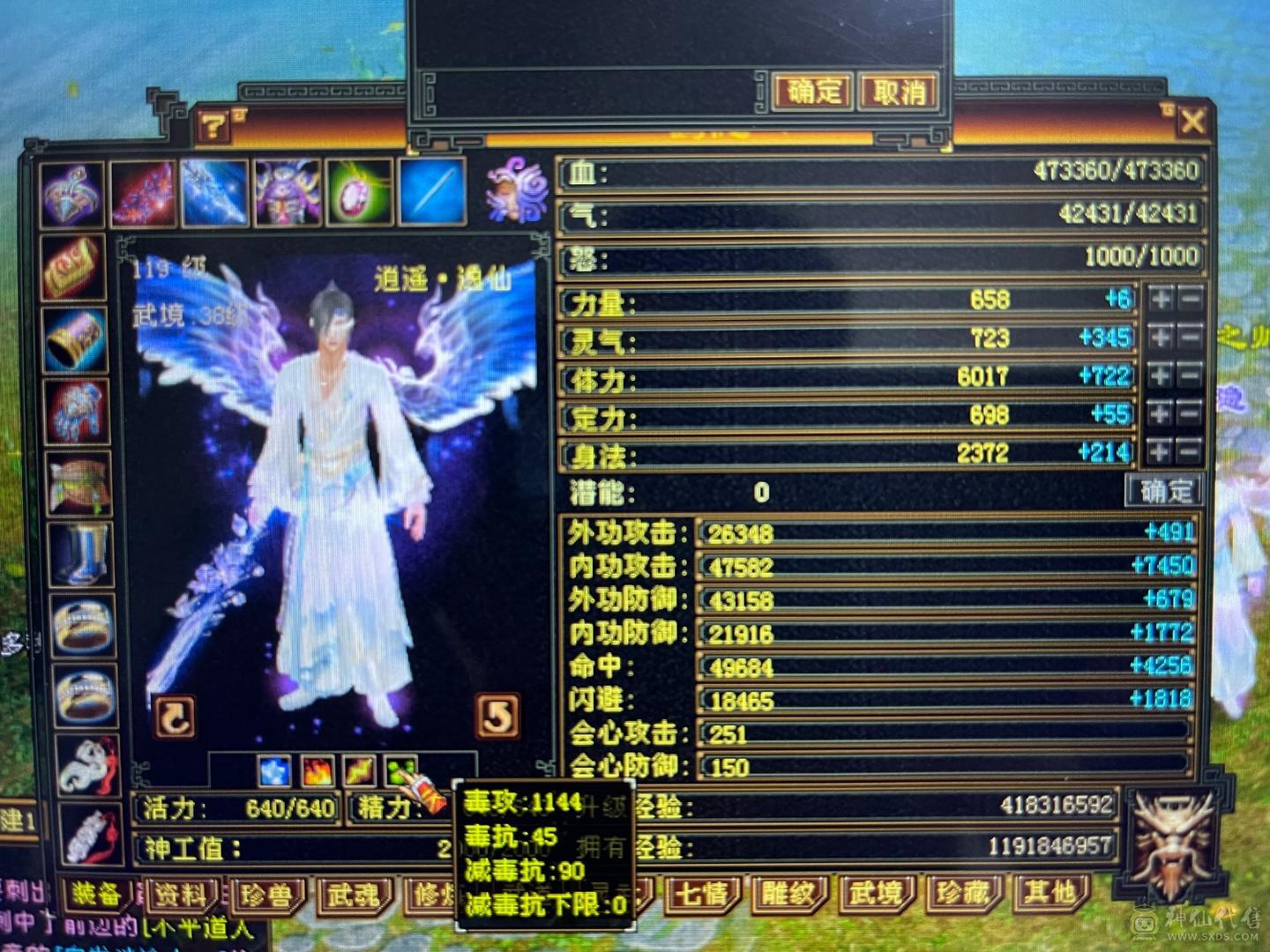Confirm attribute allocation with 确定 button
Viewport: 1270px width, 952px height.
[x=1162, y=494]
